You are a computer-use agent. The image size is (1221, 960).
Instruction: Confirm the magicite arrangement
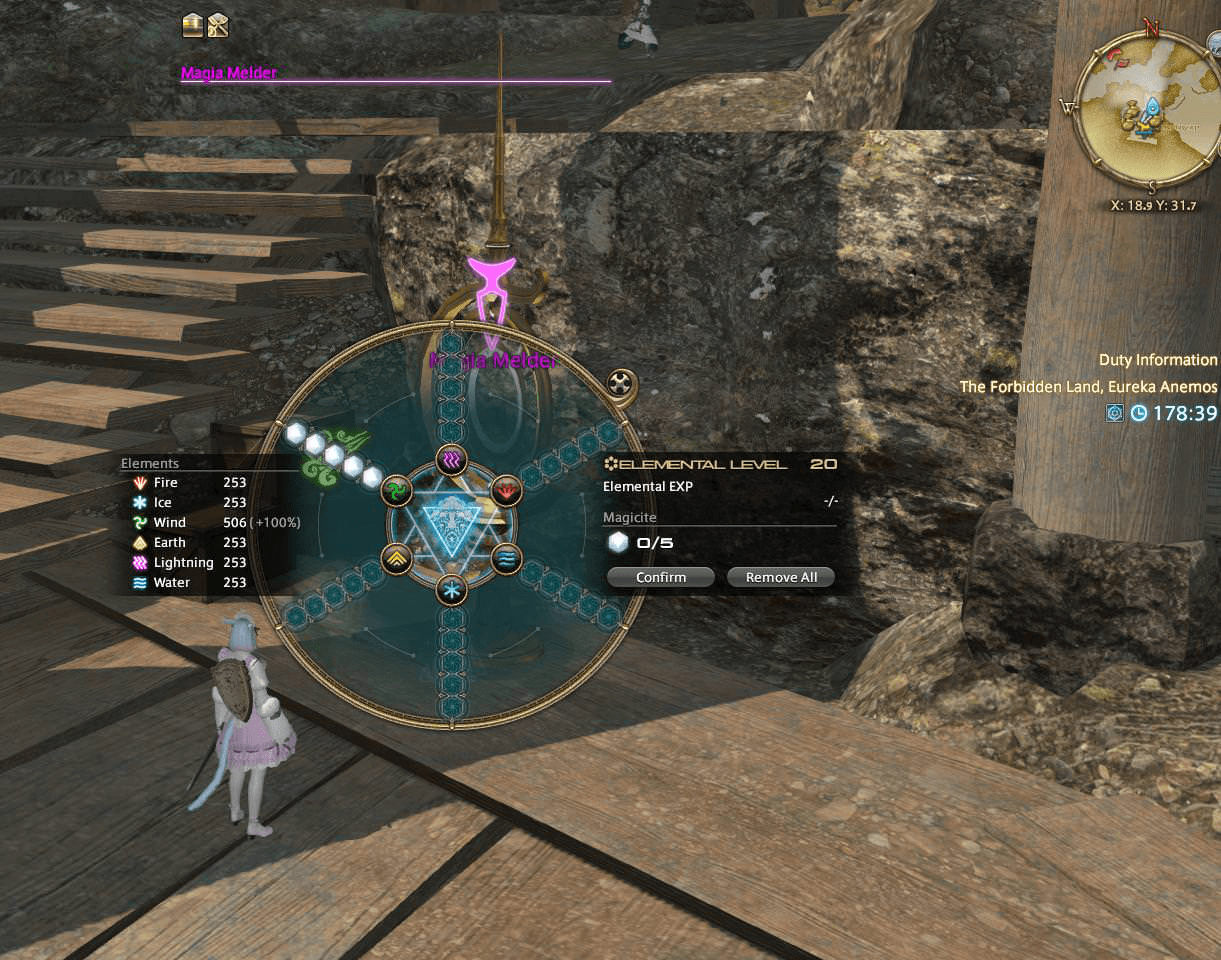coord(660,577)
